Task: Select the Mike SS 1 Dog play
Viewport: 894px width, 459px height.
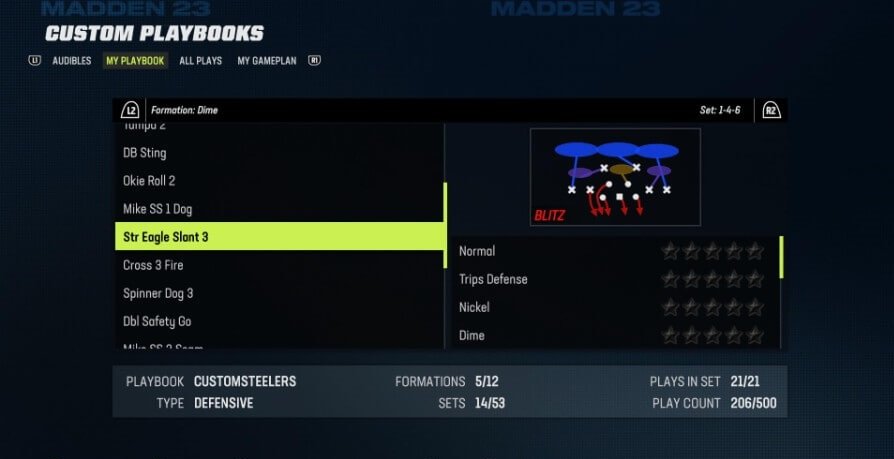Action: pos(157,209)
